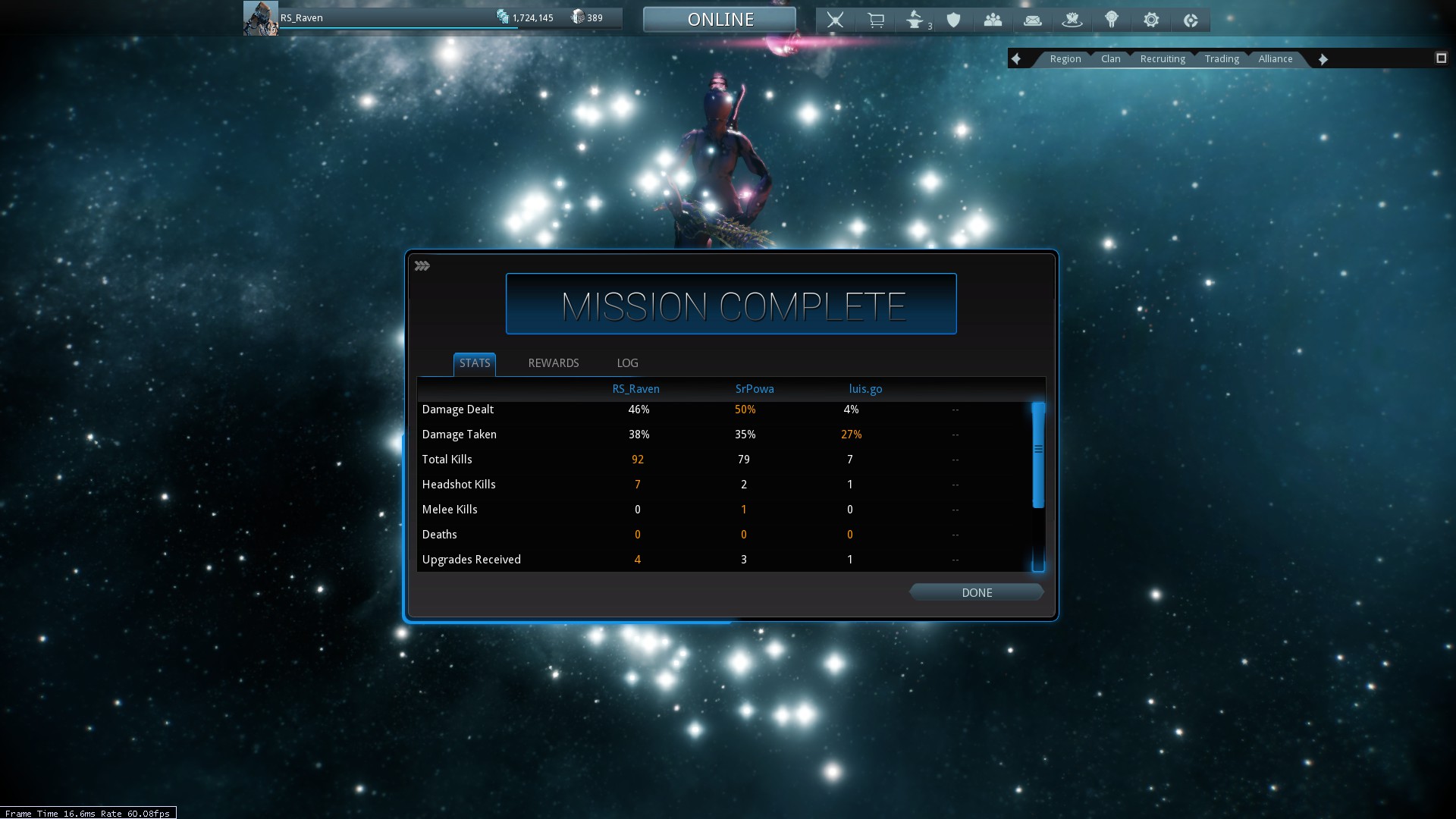Maximize the chat window square button
Image resolution: width=1456 pixels, height=819 pixels.
1441,58
